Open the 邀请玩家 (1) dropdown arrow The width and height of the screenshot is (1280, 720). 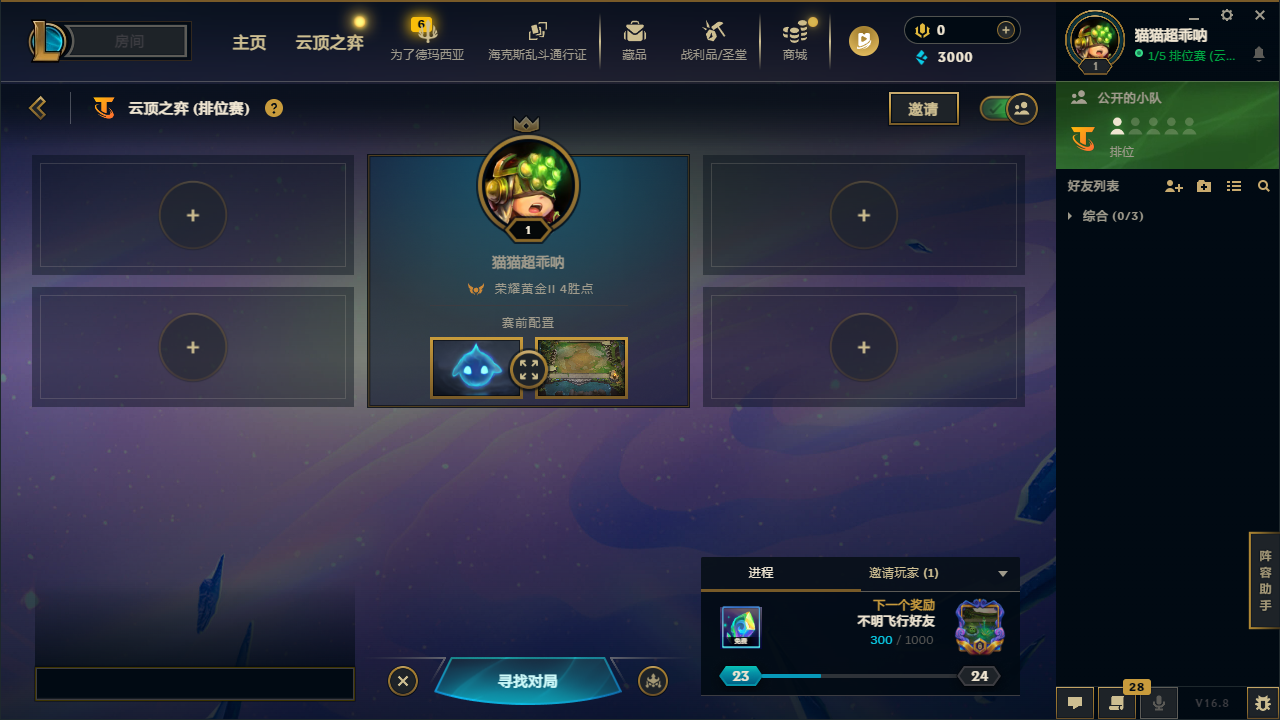(x=1002, y=574)
